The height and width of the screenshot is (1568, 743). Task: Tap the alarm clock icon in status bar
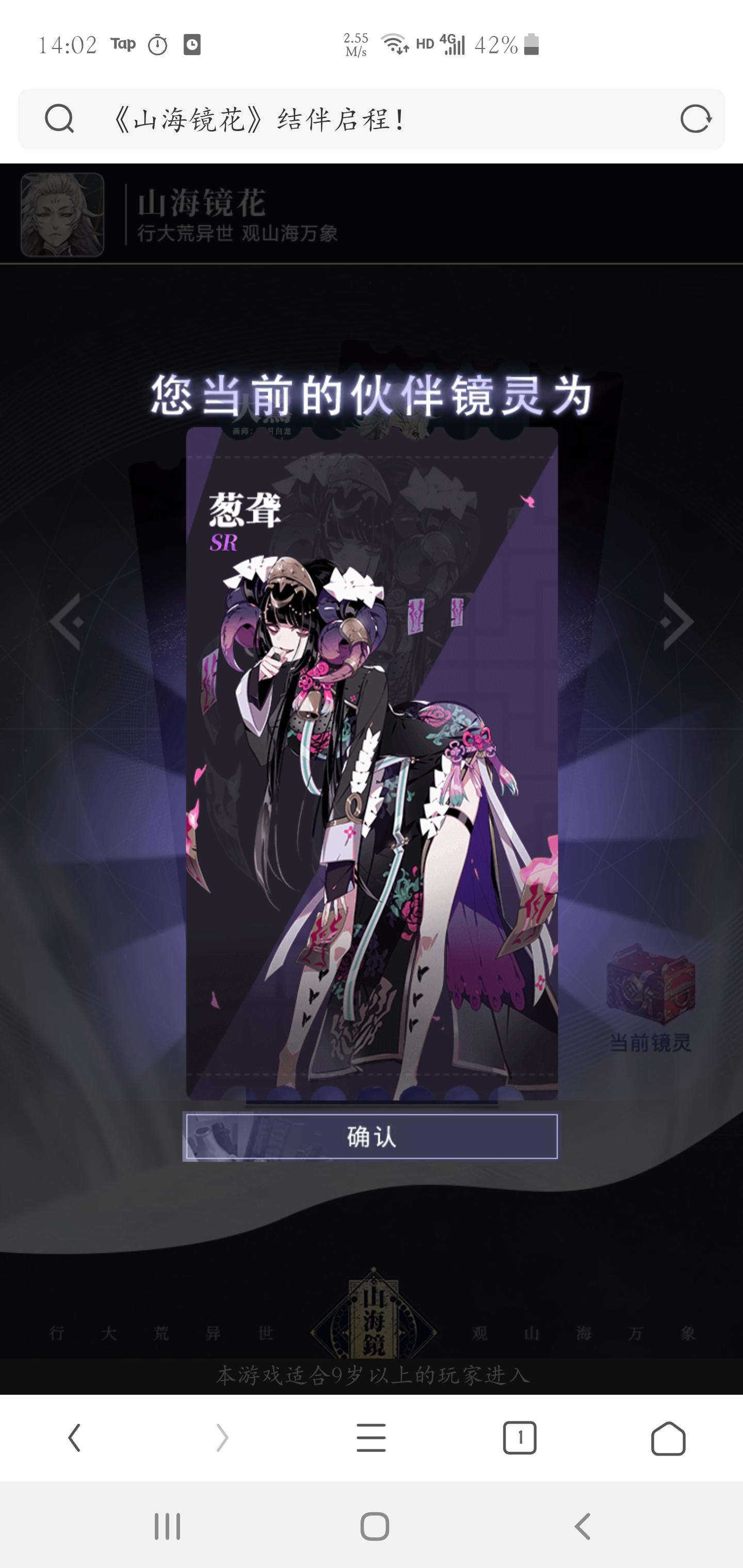(x=158, y=44)
